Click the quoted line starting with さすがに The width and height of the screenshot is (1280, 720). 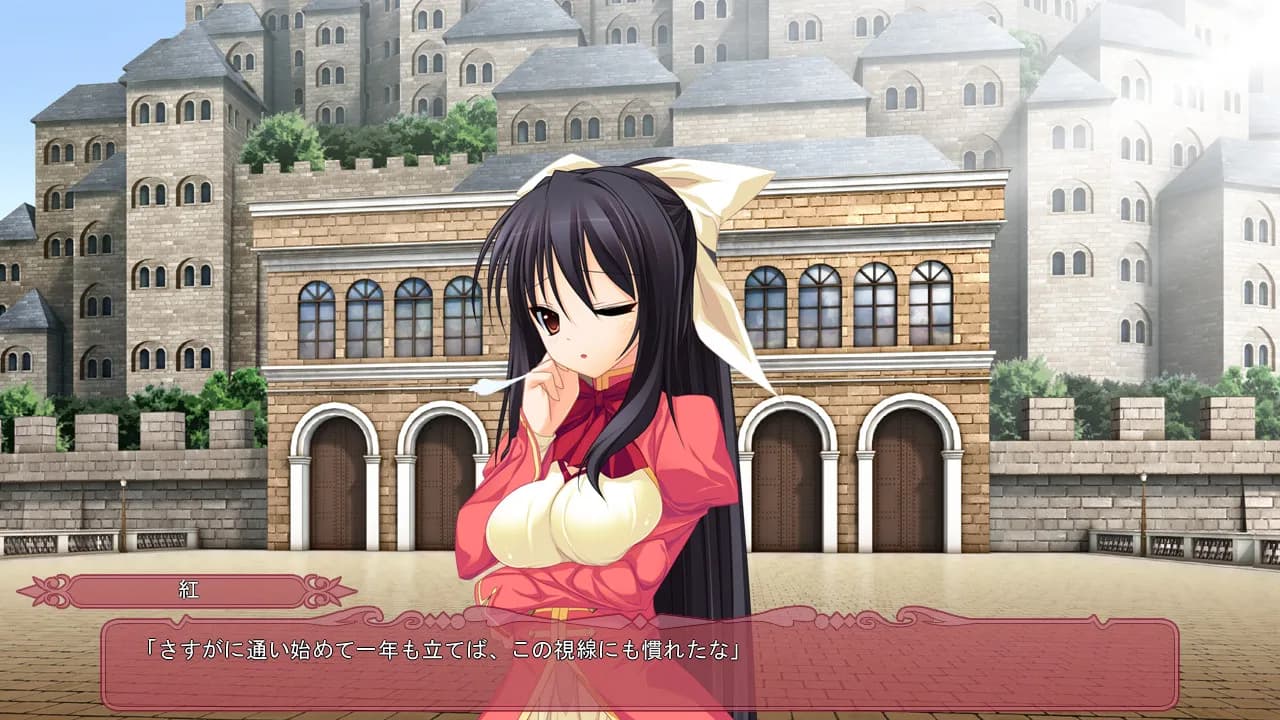click(x=440, y=645)
